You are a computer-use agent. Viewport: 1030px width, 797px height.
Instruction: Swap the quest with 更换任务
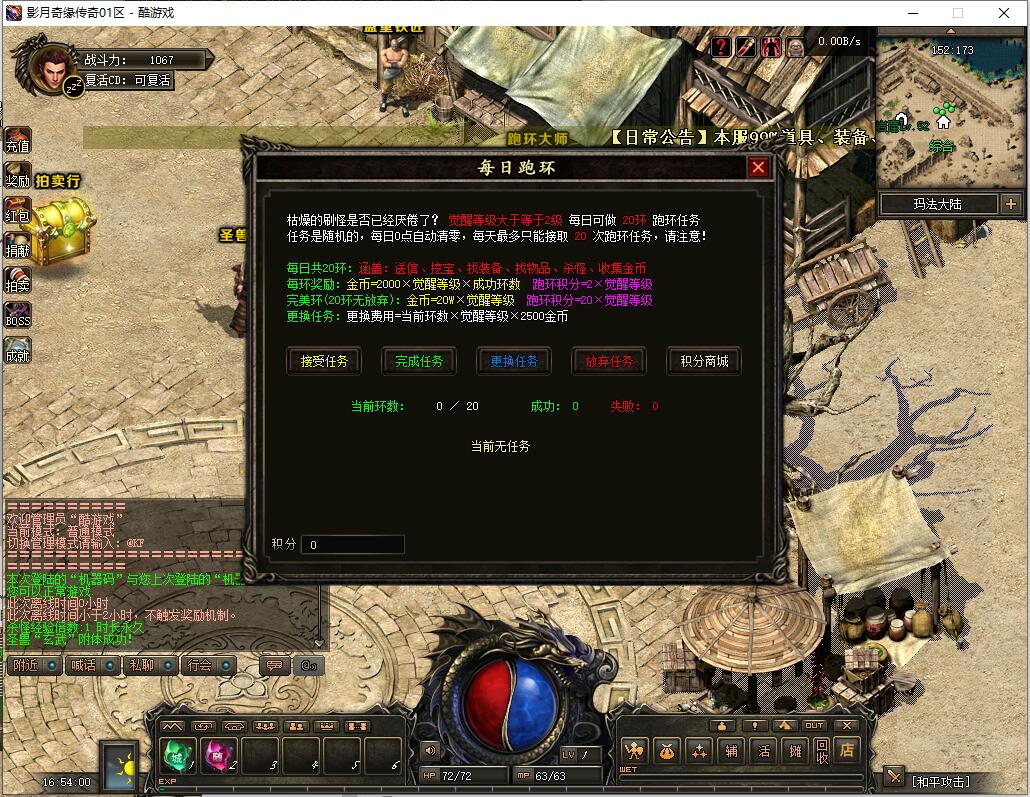point(514,361)
